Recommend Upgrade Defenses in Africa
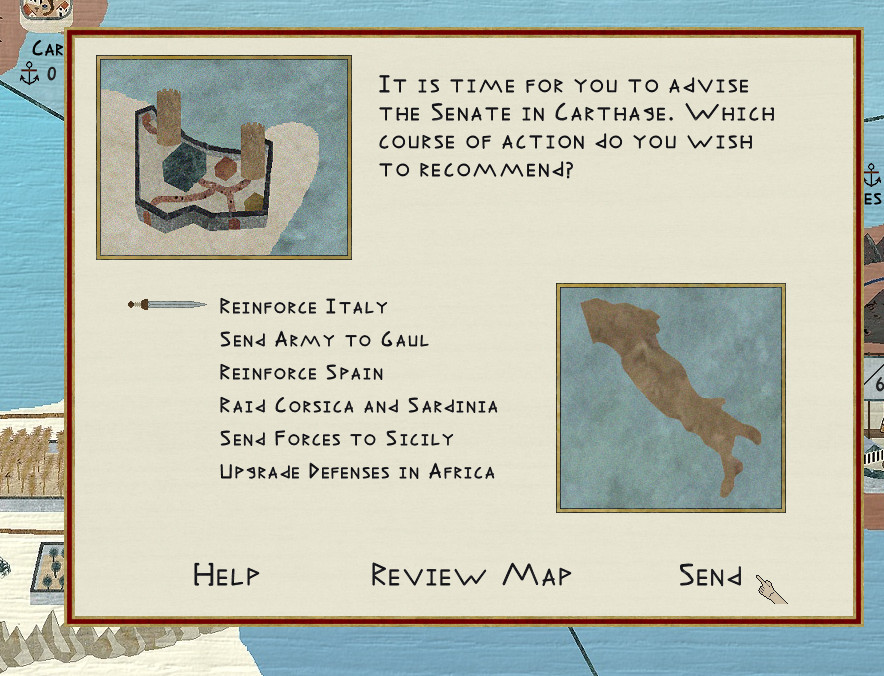This screenshot has width=884, height=676. click(x=357, y=472)
